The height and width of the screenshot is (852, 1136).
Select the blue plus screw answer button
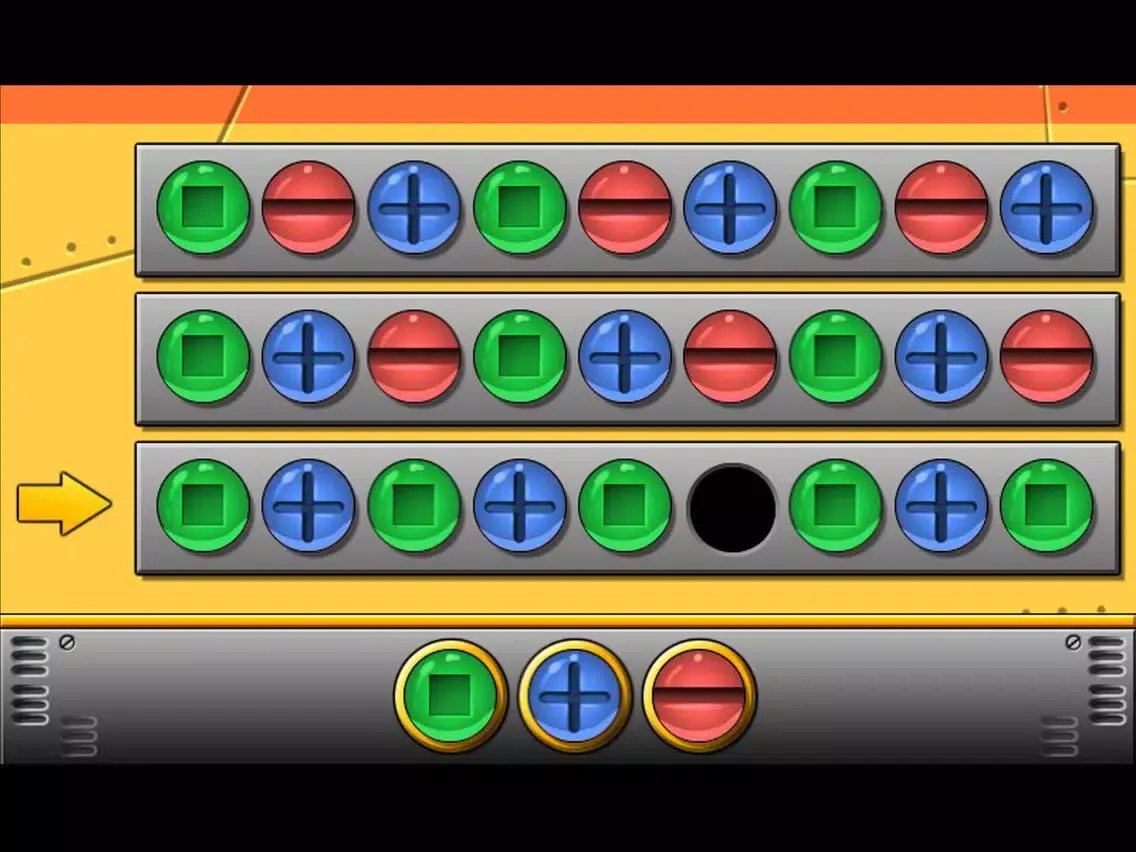point(575,696)
